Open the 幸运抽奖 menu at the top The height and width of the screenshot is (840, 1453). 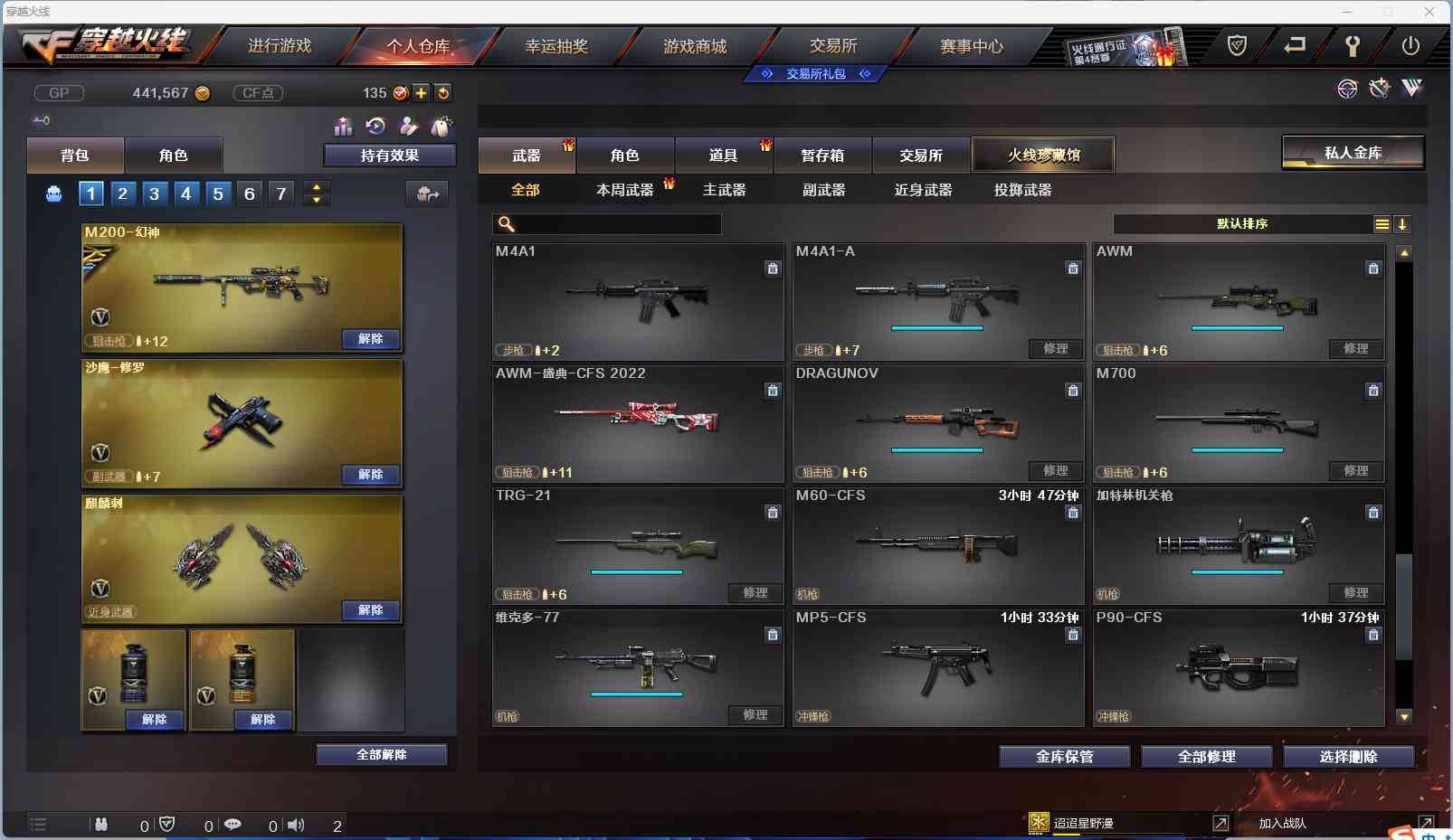[x=556, y=45]
